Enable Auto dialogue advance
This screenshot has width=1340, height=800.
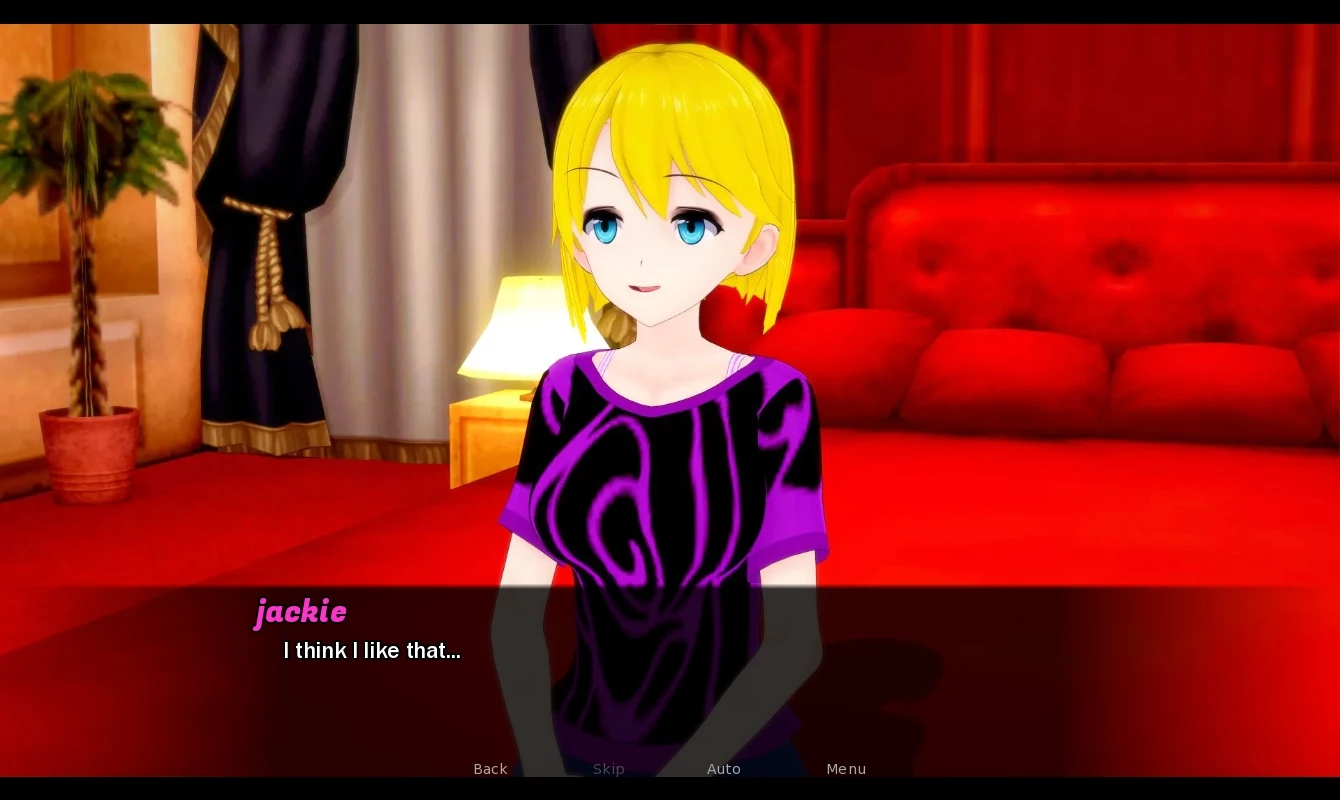point(724,769)
